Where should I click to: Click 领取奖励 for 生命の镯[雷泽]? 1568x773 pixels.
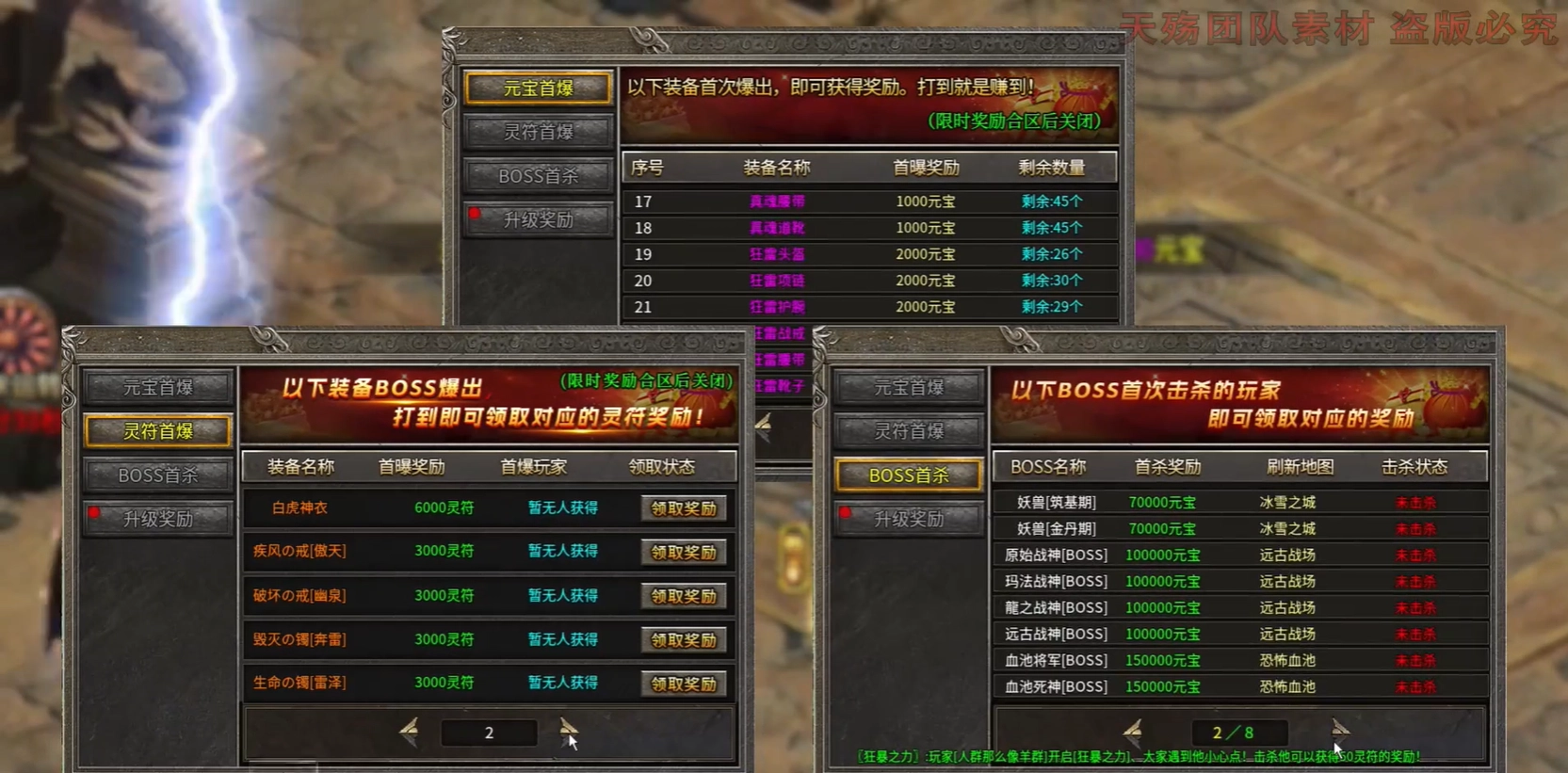pos(684,683)
